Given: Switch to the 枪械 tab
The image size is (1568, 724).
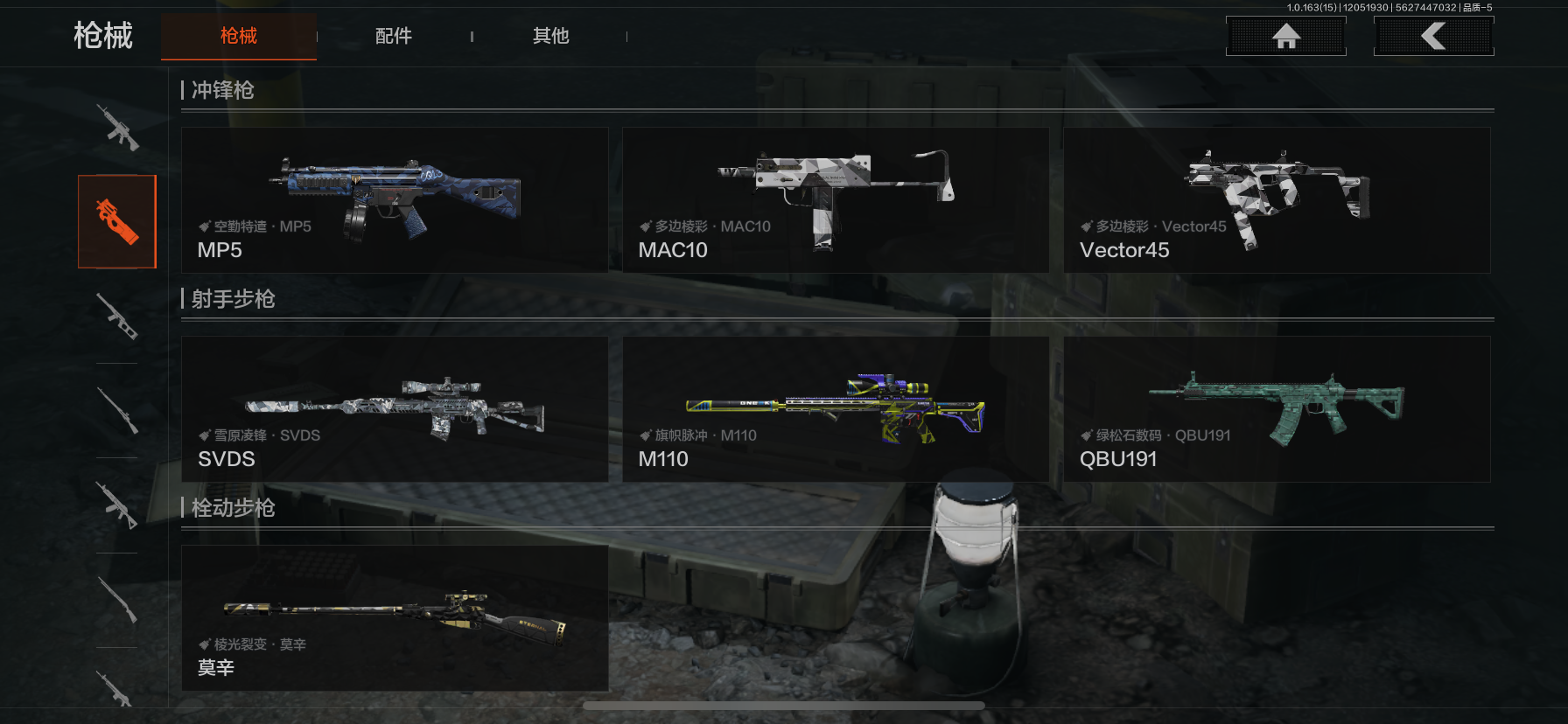Looking at the screenshot, I should coord(238,36).
